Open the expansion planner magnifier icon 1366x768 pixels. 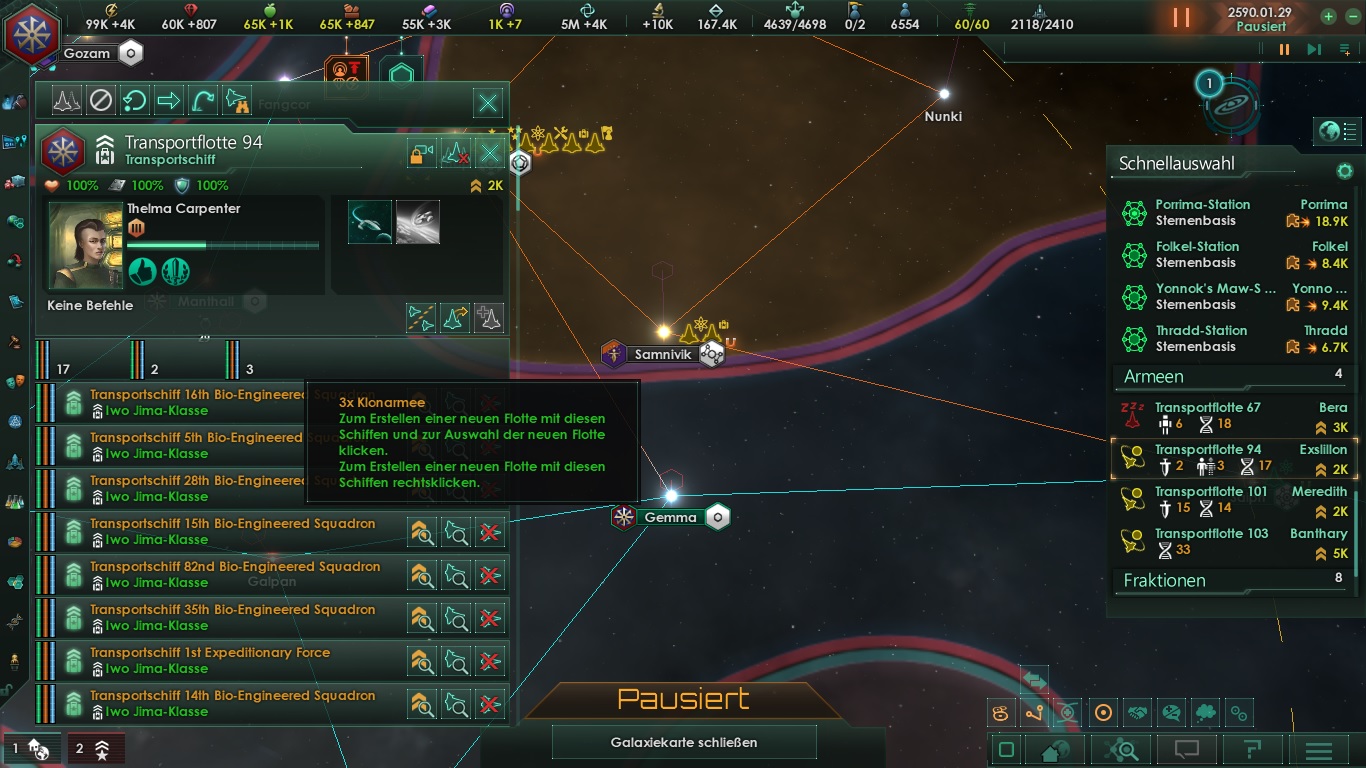1122,750
